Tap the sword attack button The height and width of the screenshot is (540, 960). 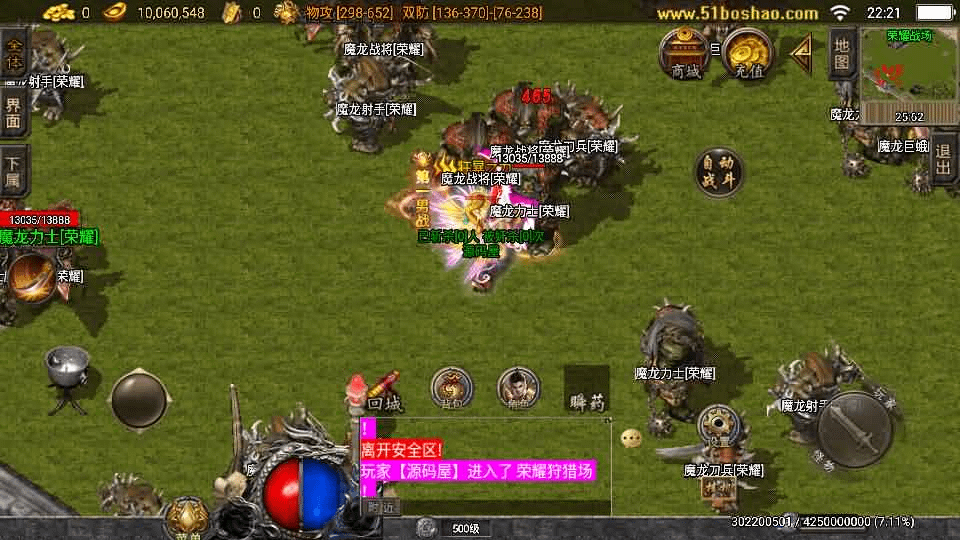click(x=853, y=428)
